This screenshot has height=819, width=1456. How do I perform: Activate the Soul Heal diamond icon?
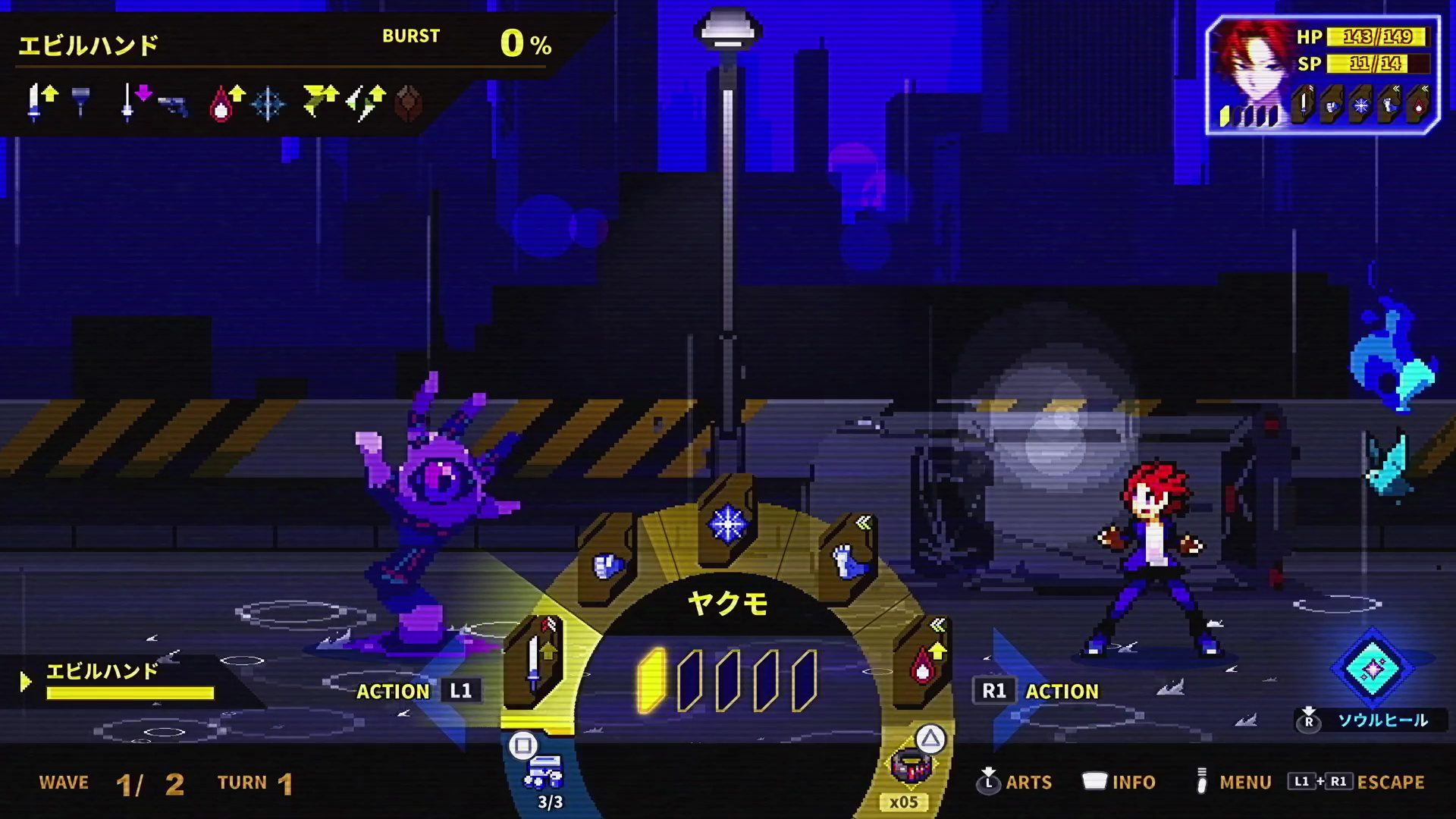pos(1373,668)
